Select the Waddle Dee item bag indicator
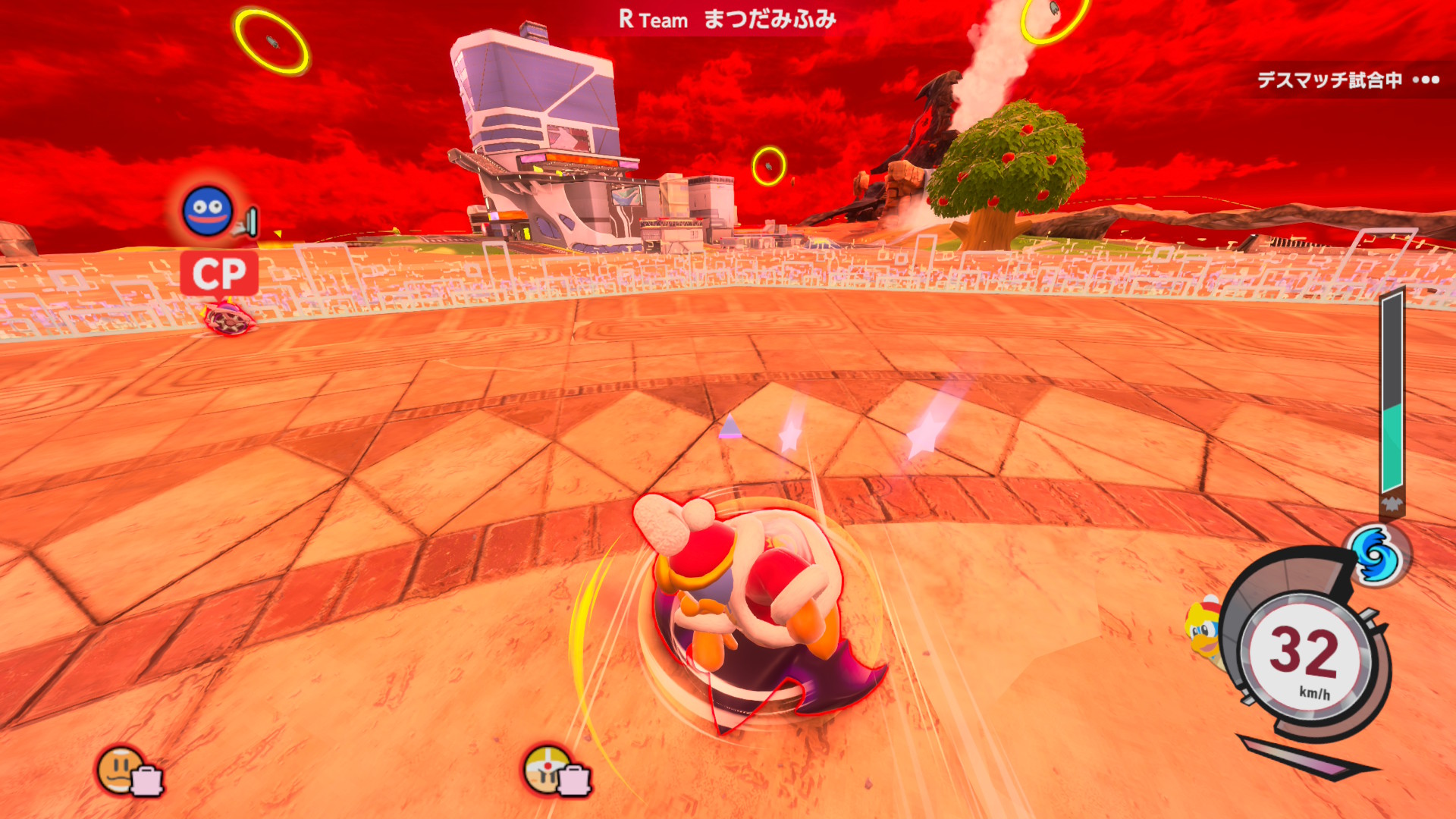 [x=130, y=772]
